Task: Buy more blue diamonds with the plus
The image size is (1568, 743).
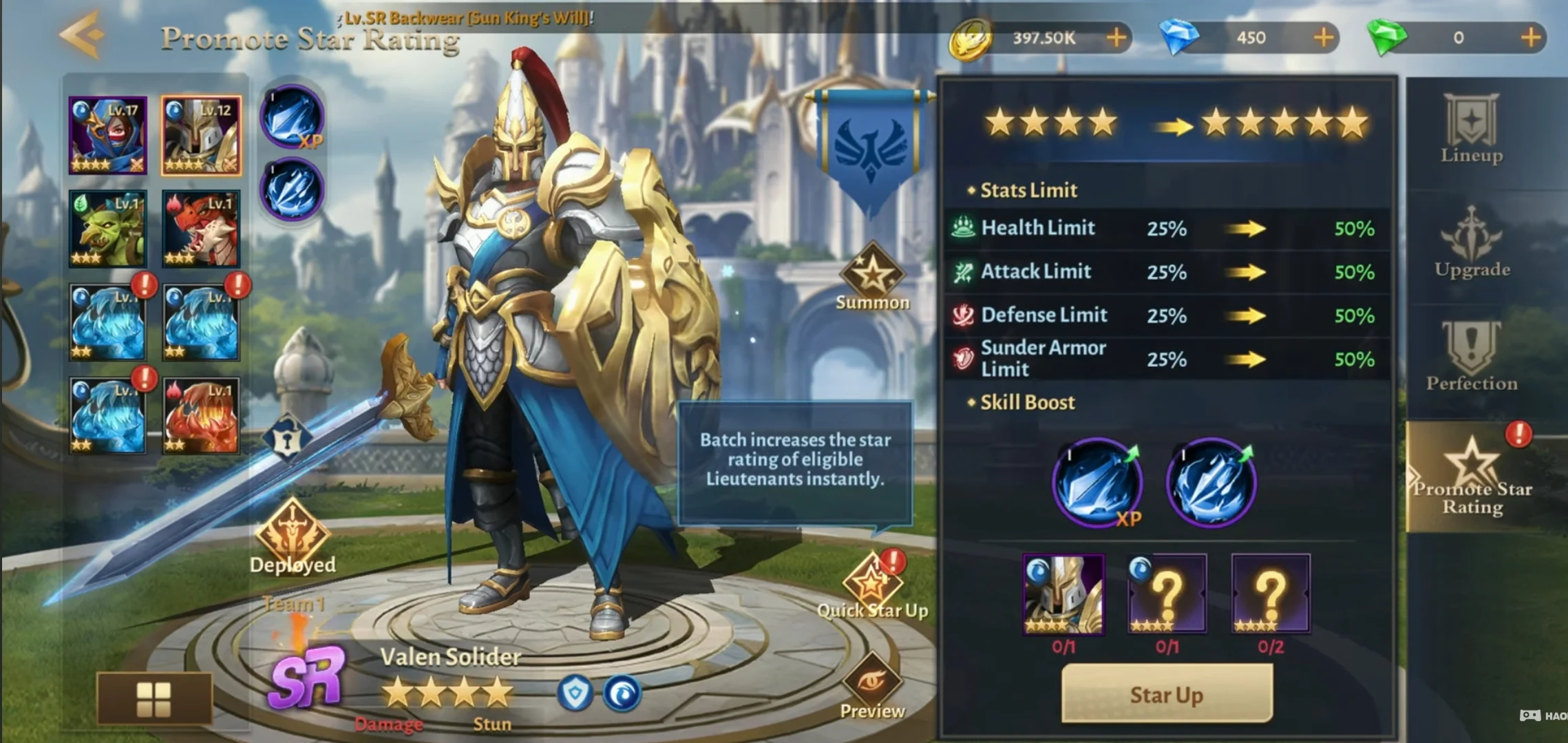Action: [1323, 38]
